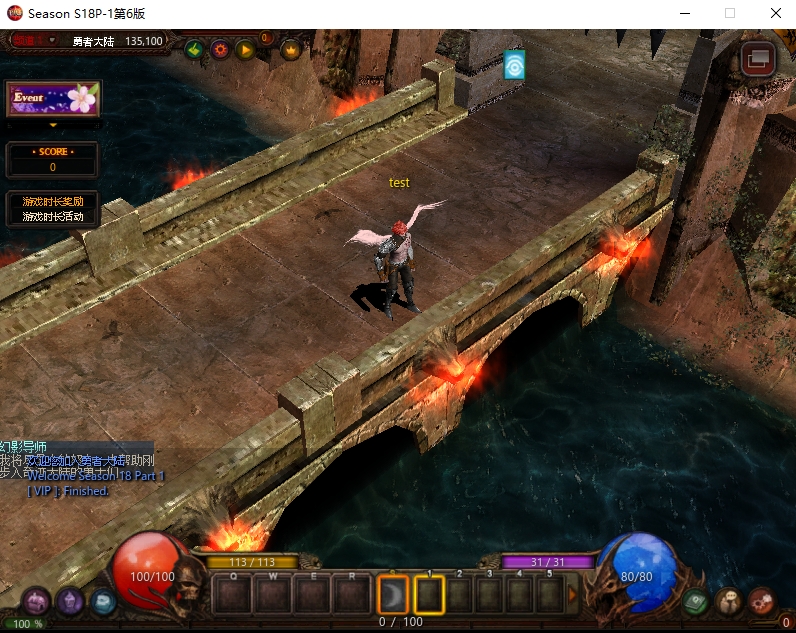796x633 pixels.
Task: Select the highlighted hotbar slot 1
Action: pyautogui.click(x=429, y=596)
